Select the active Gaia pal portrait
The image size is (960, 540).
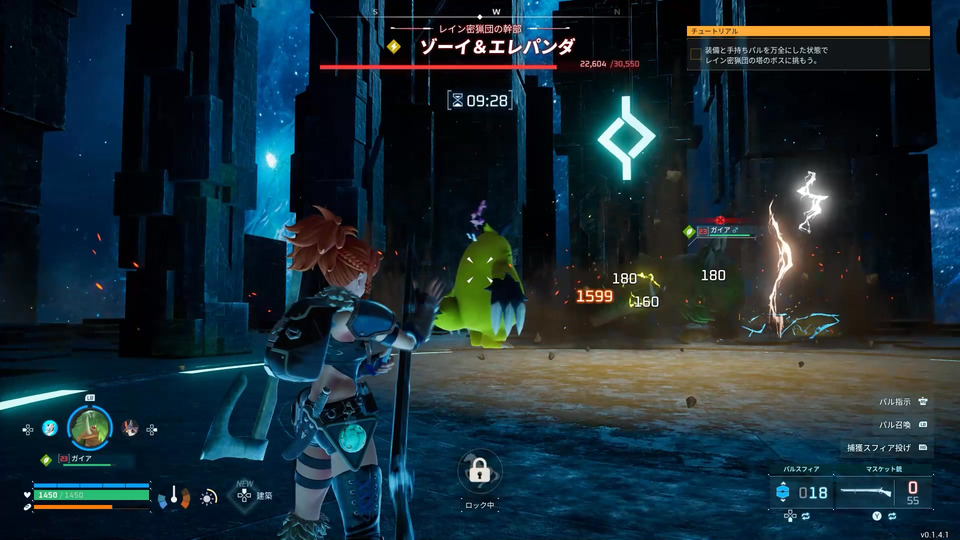(x=90, y=428)
